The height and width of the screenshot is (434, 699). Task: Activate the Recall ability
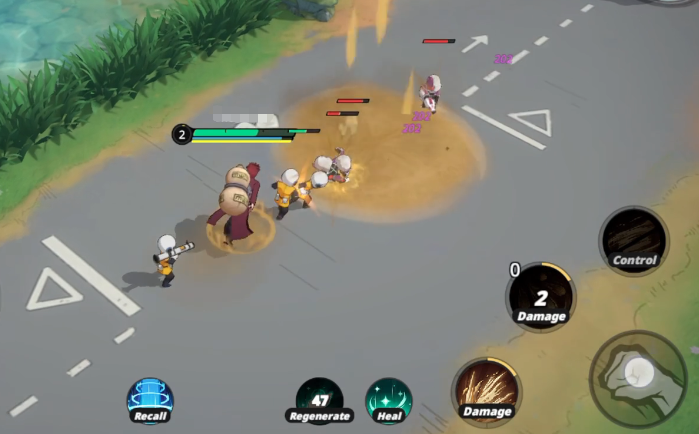click(150, 399)
